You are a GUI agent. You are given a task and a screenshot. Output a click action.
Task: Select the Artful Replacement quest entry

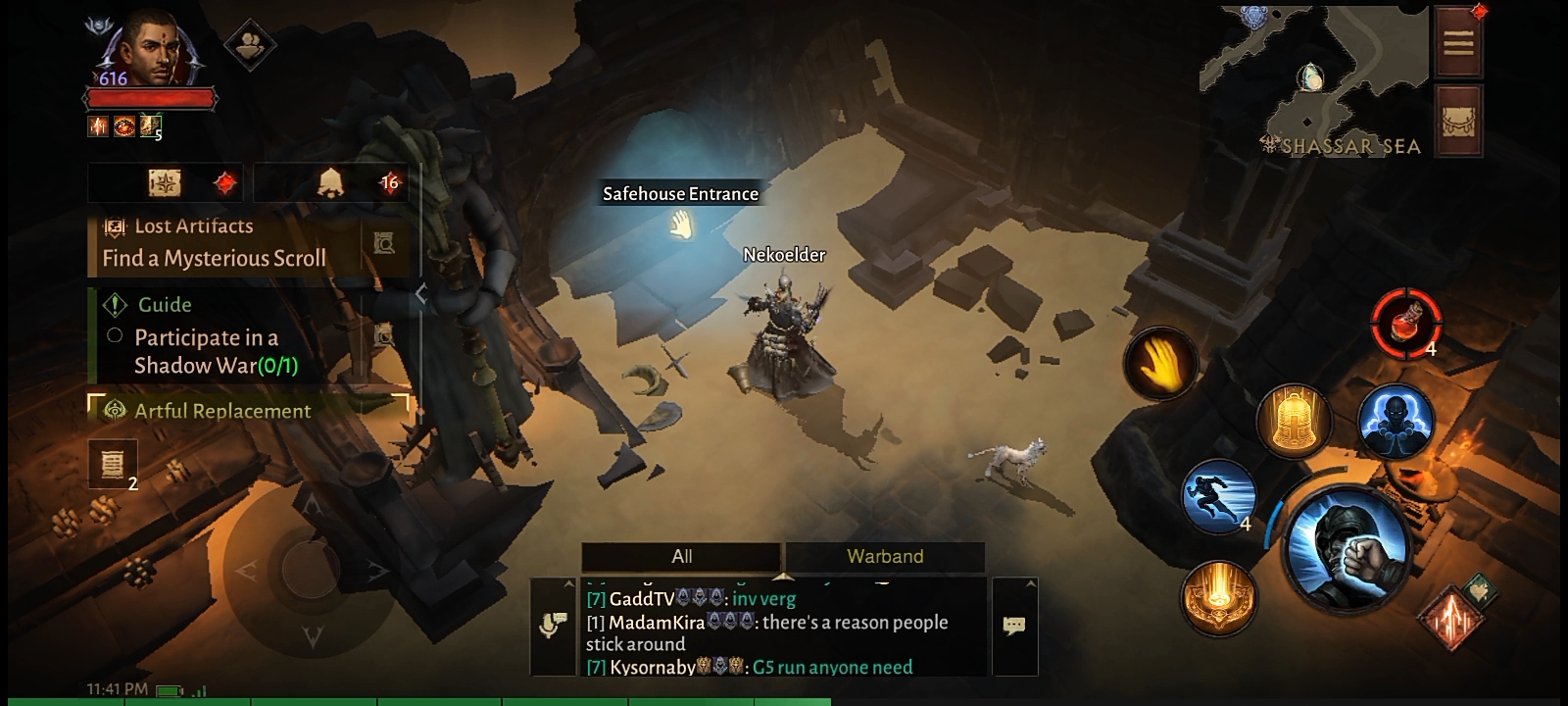pos(222,411)
